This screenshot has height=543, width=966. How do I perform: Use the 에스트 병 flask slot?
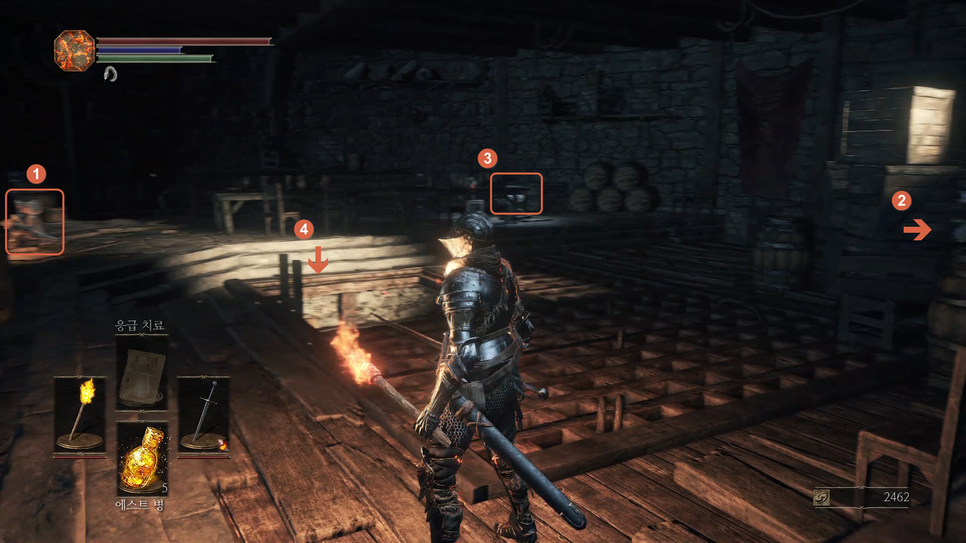click(x=141, y=458)
